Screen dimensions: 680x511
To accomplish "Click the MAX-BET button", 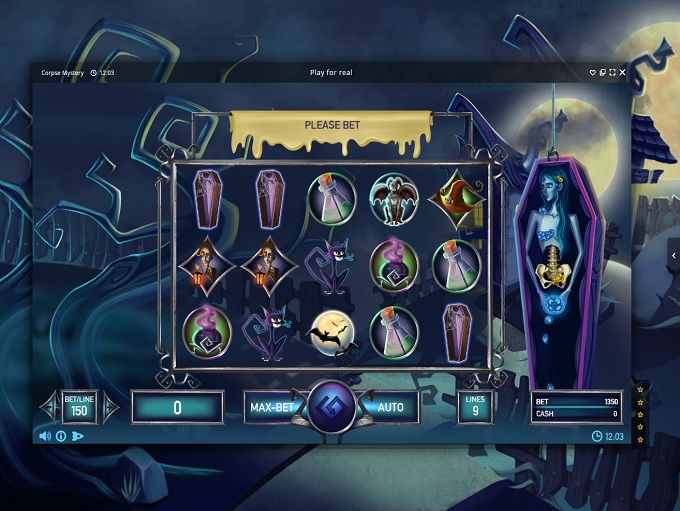I will point(270,407).
